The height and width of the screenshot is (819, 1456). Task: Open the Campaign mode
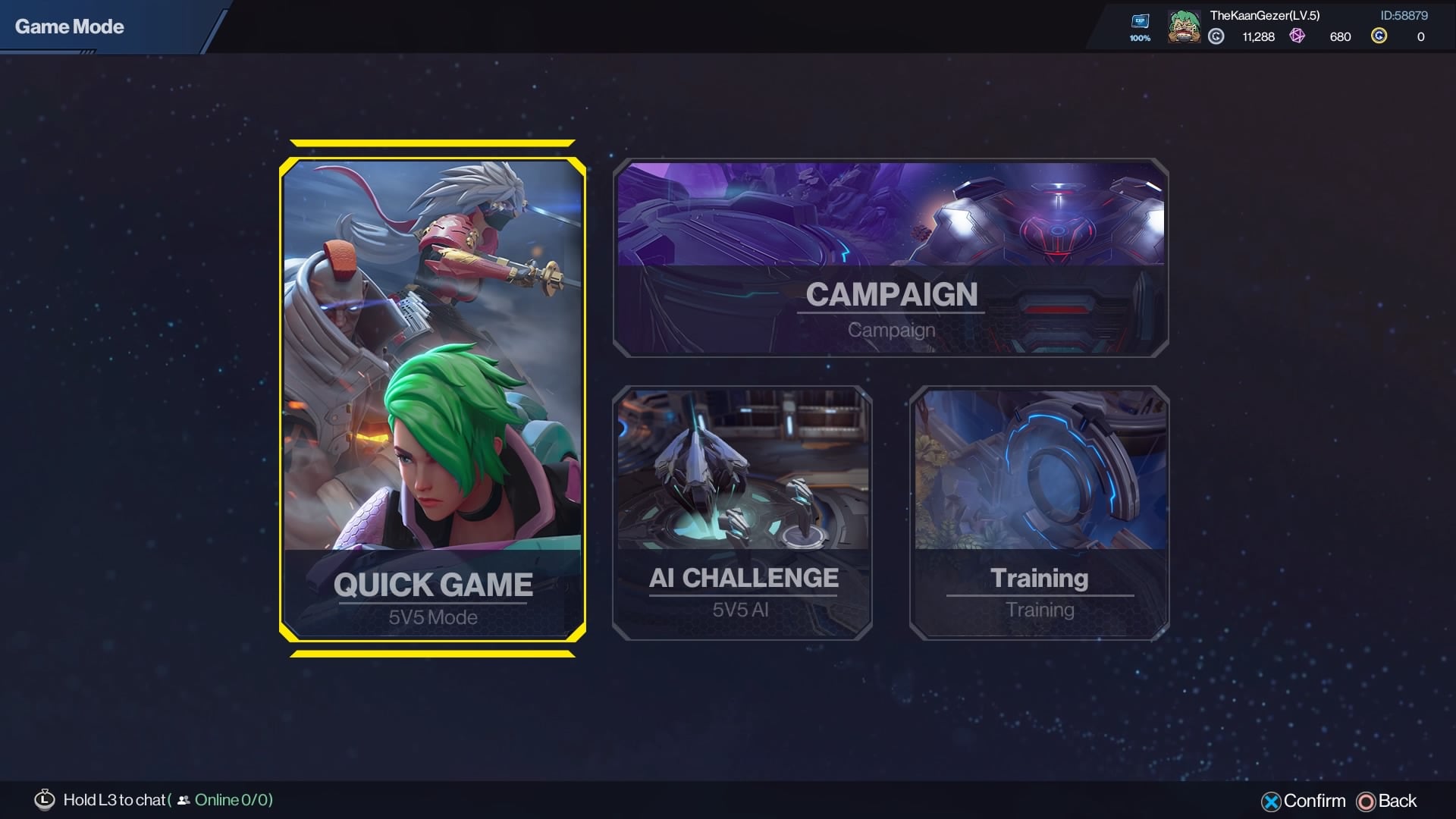(890, 258)
